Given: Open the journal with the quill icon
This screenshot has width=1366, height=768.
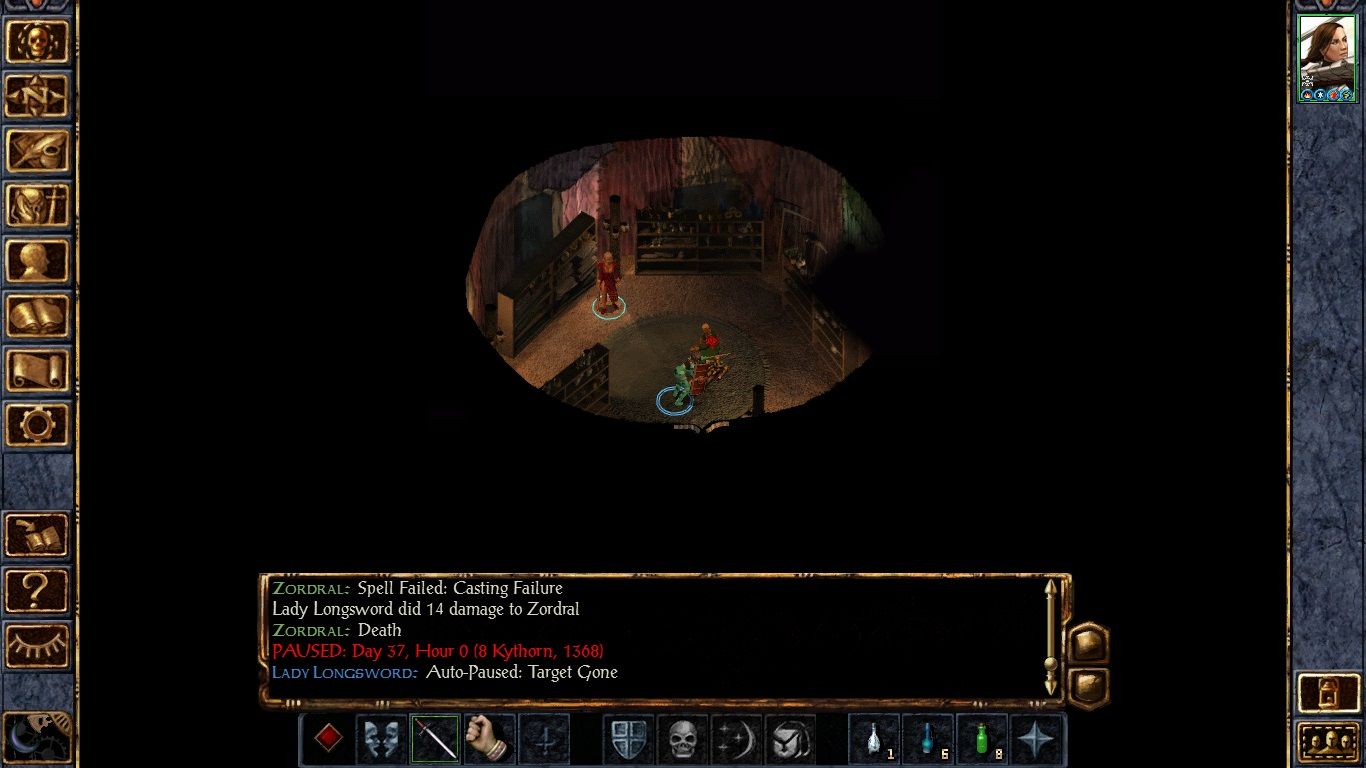Looking at the screenshot, I should [x=38, y=151].
